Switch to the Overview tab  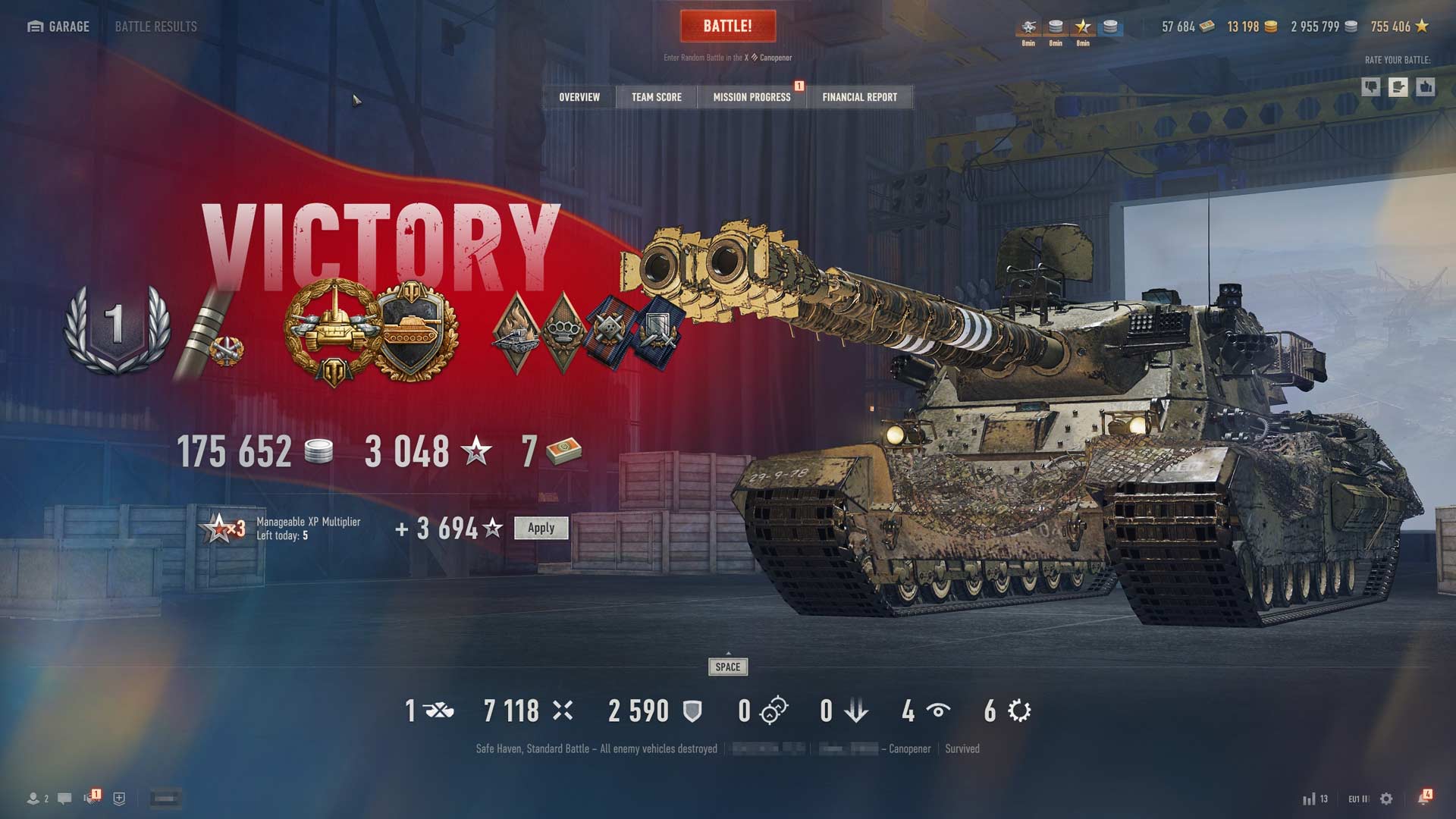579,97
